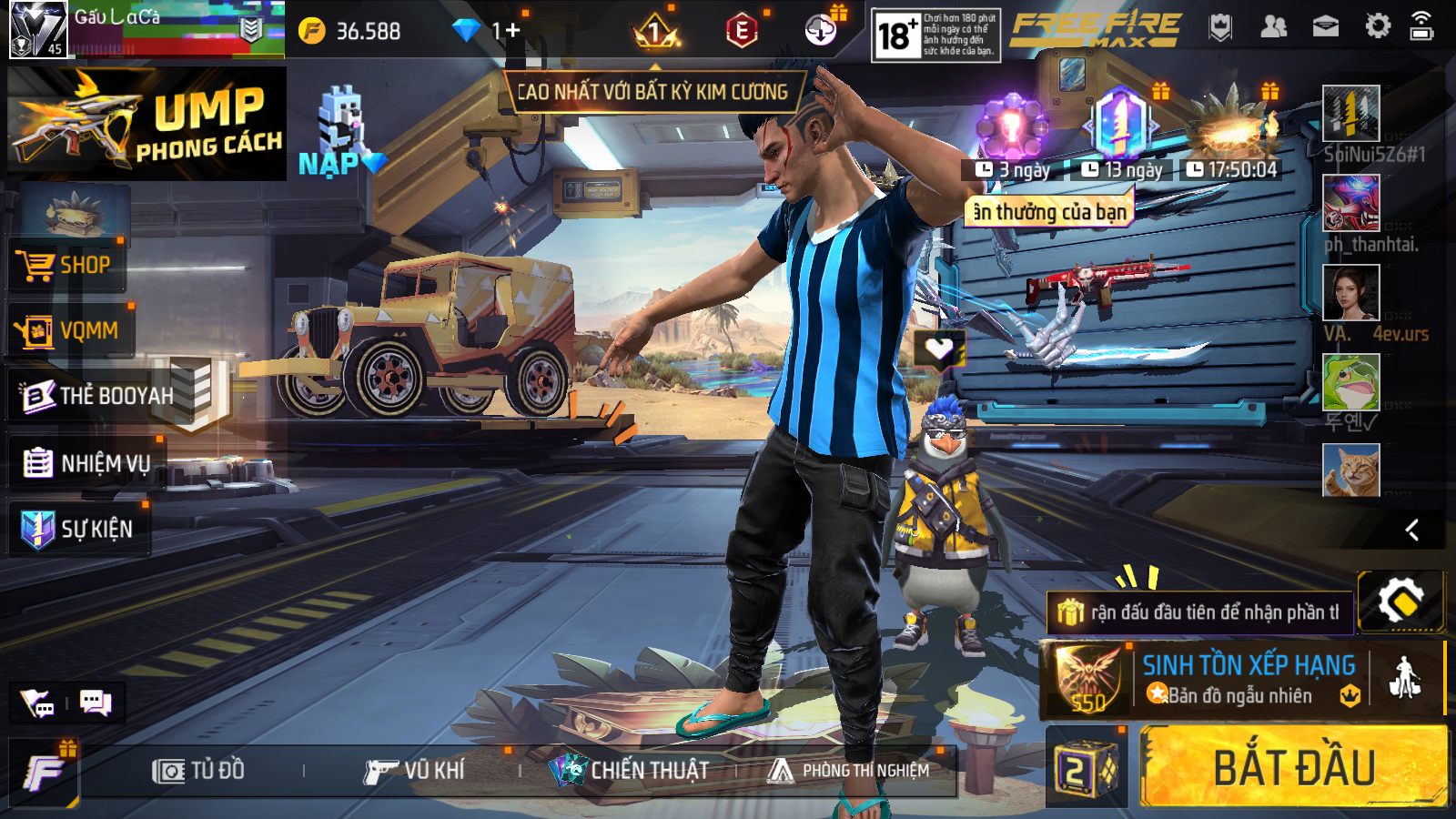The height and width of the screenshot is (819, 1456).
Task: Start the match with BẮT ĐẦU
Action: click(1293, 767)
